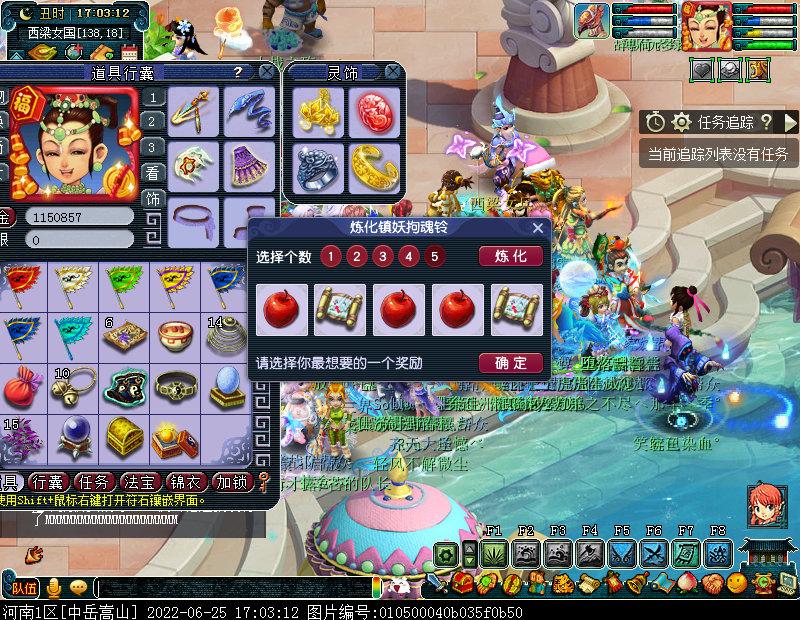This screenshot has width=800, height=620.
Task: Close the 炼化镇妖拘魂铃 dialog
Action: coord(538,228)
